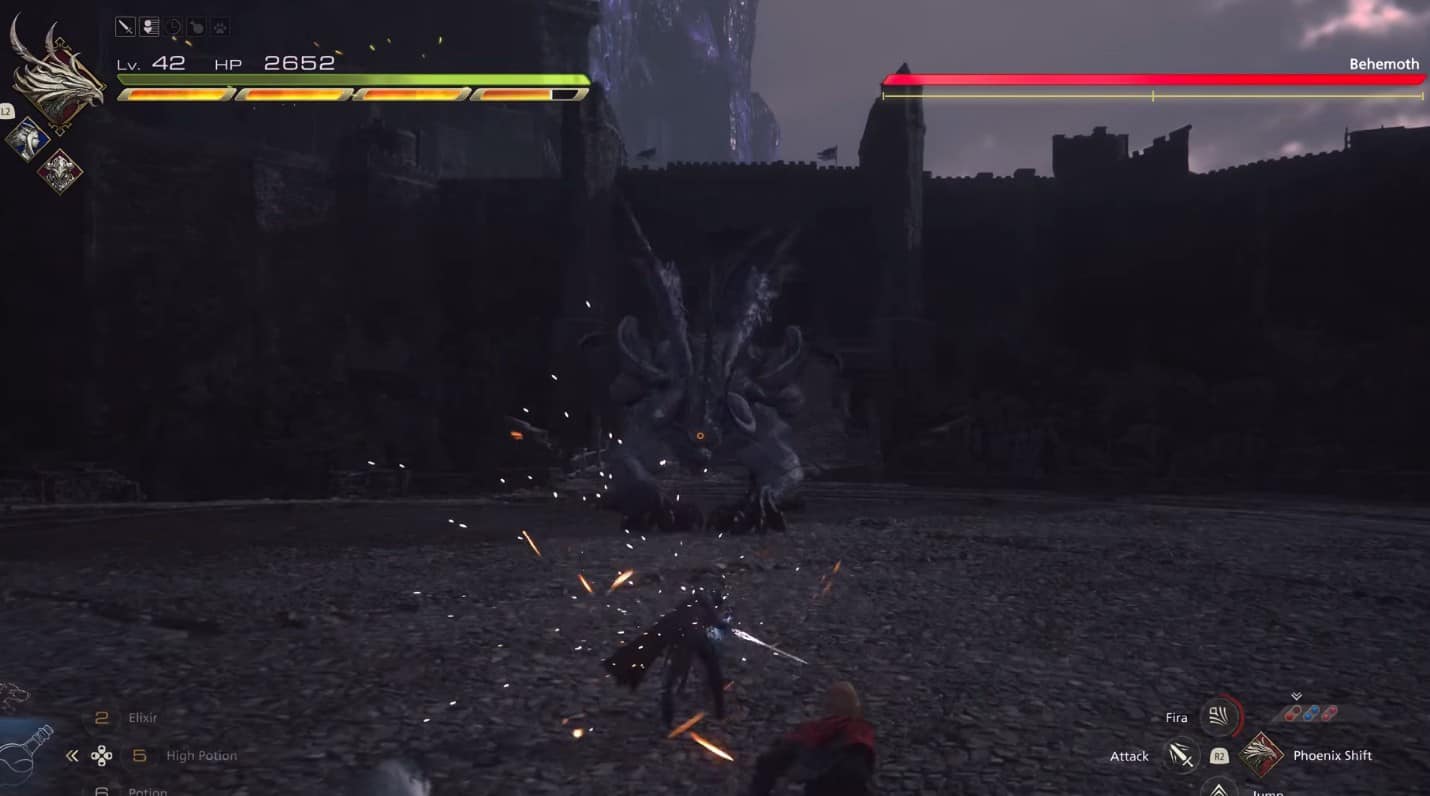Collapse the item list with the double chevron
The width and height of the screenshot is (1430, 796).
point(70,755)
